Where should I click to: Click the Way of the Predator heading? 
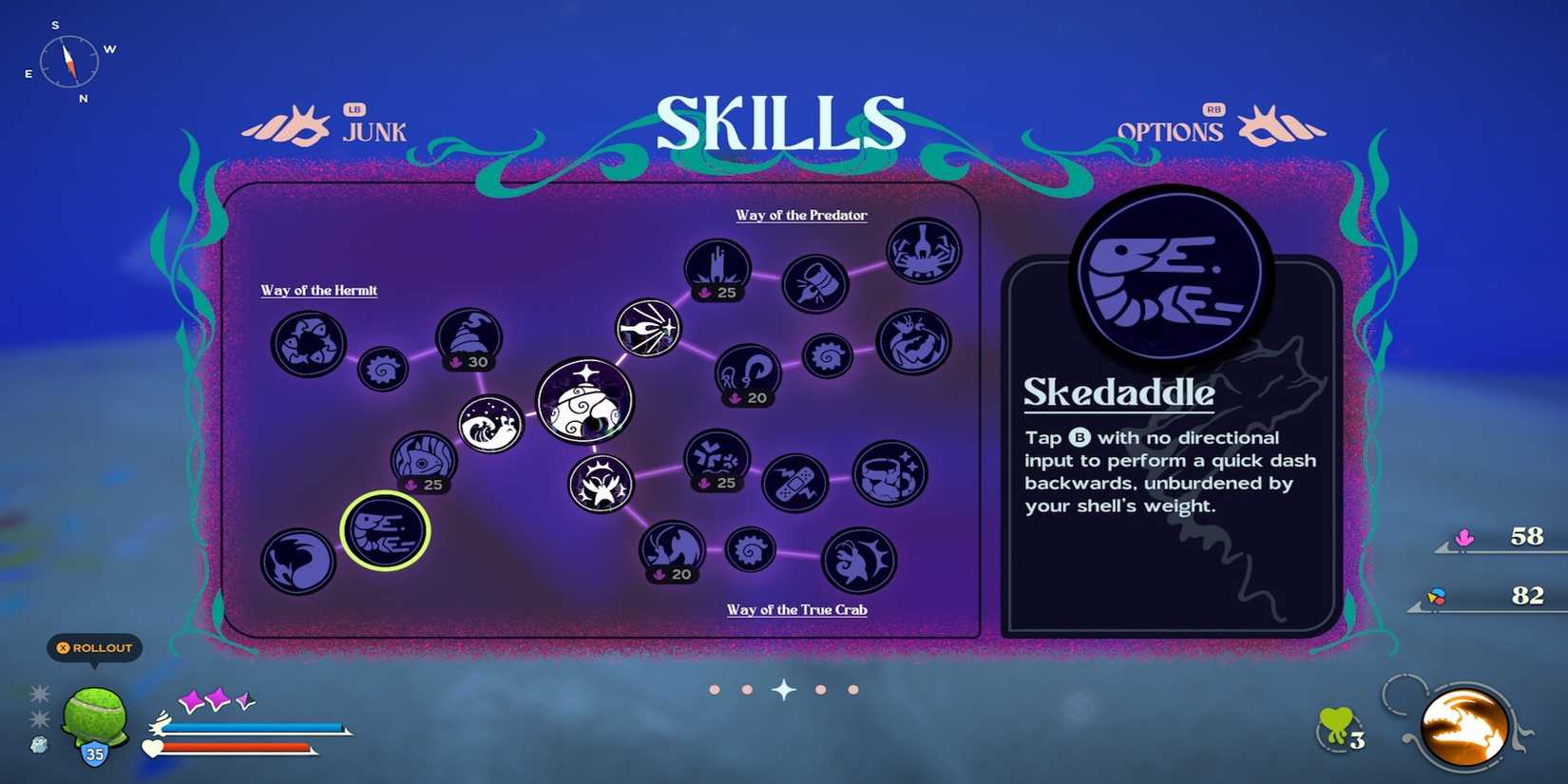[x=799, y=216]
